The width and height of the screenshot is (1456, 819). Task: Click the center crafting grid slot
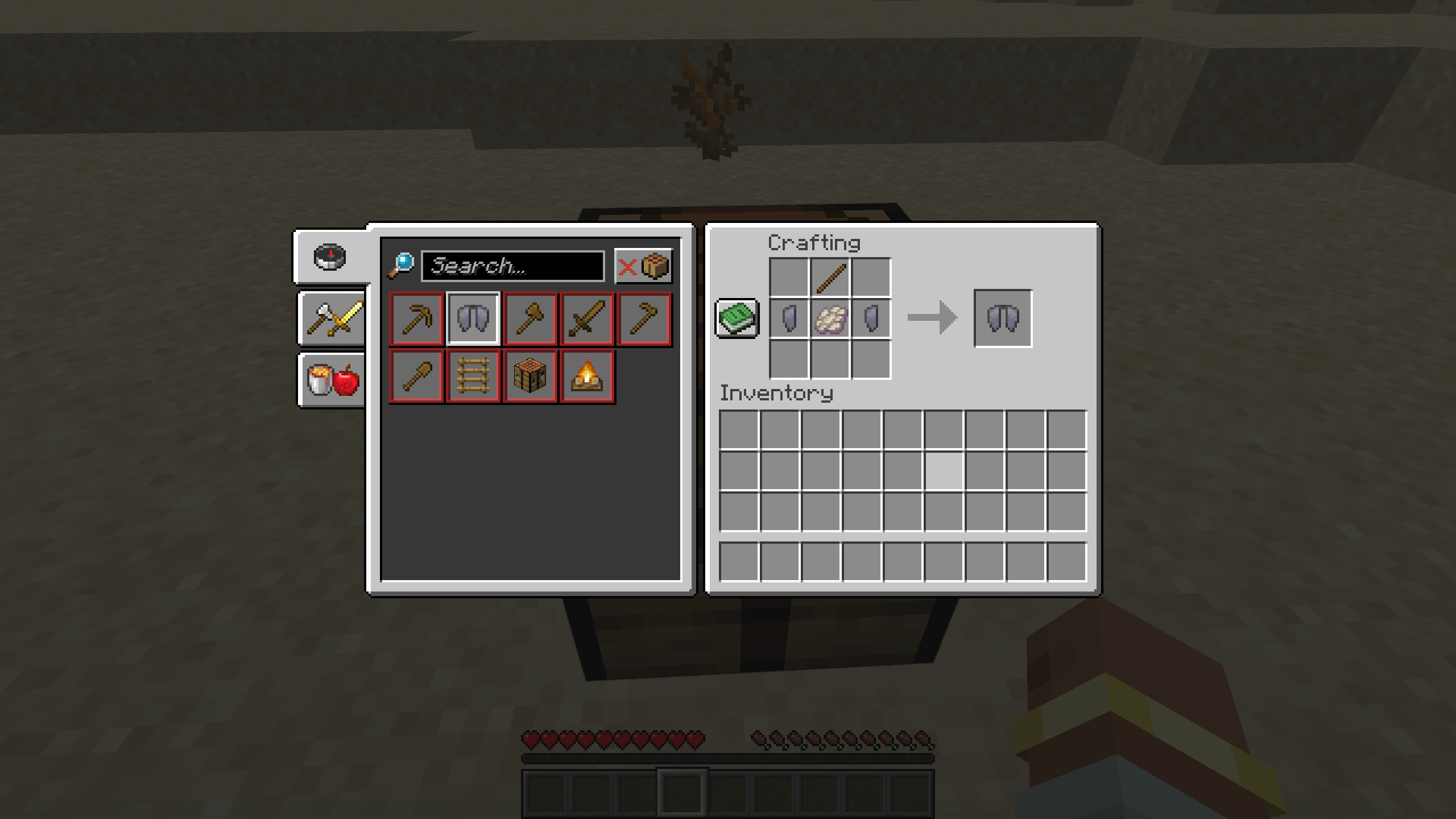(830, 318)
